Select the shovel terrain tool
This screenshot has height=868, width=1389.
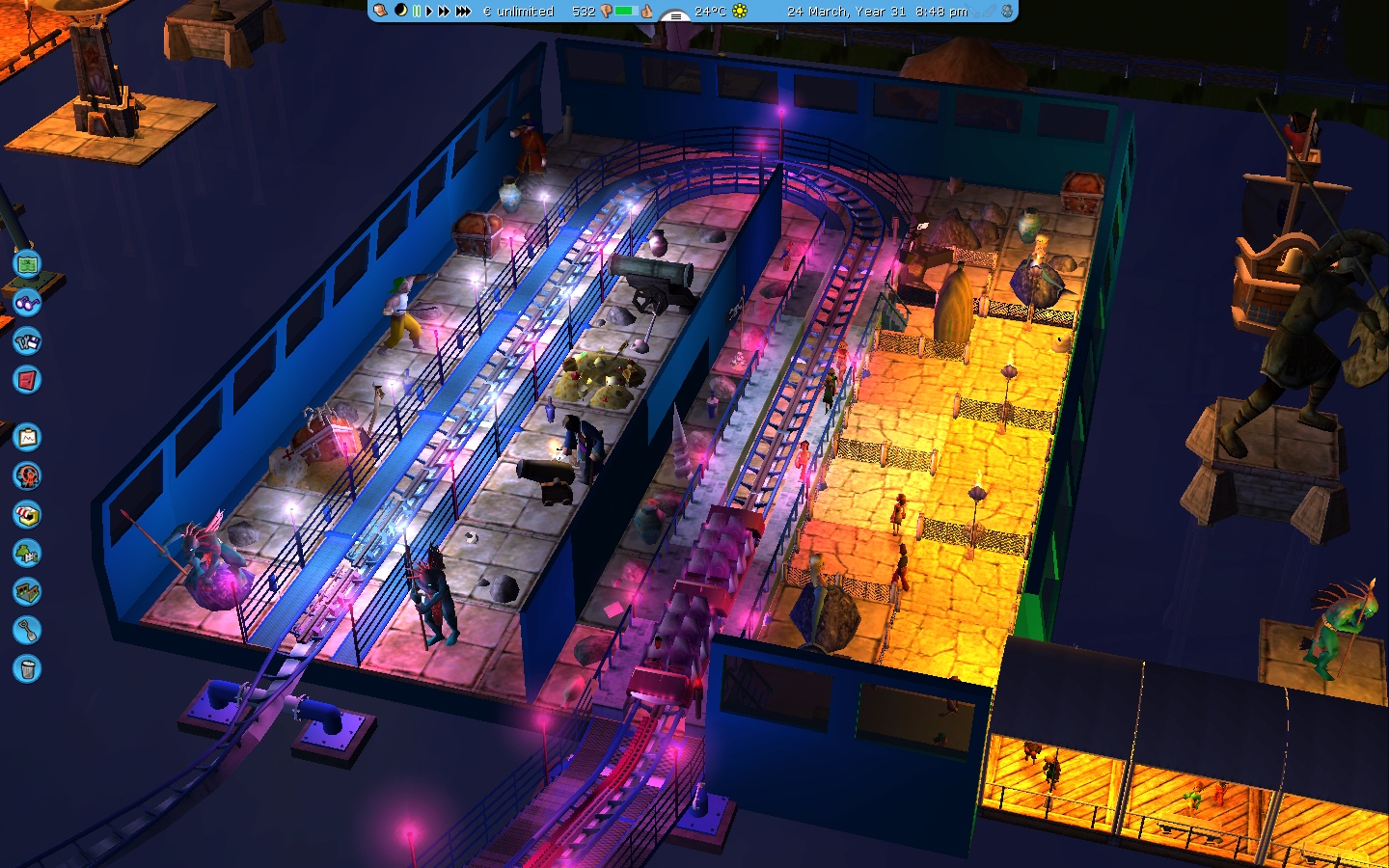point(27,631)
